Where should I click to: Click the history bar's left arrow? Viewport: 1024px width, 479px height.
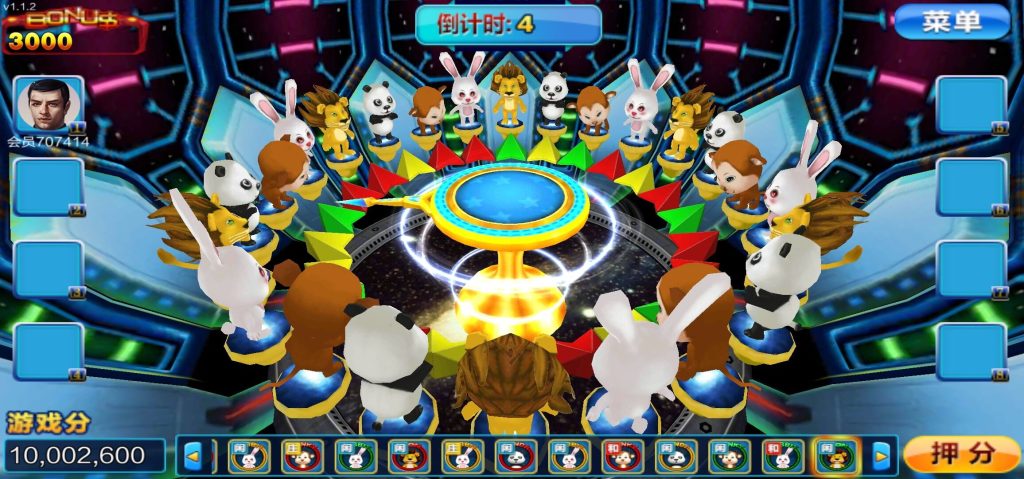[193, 457]
